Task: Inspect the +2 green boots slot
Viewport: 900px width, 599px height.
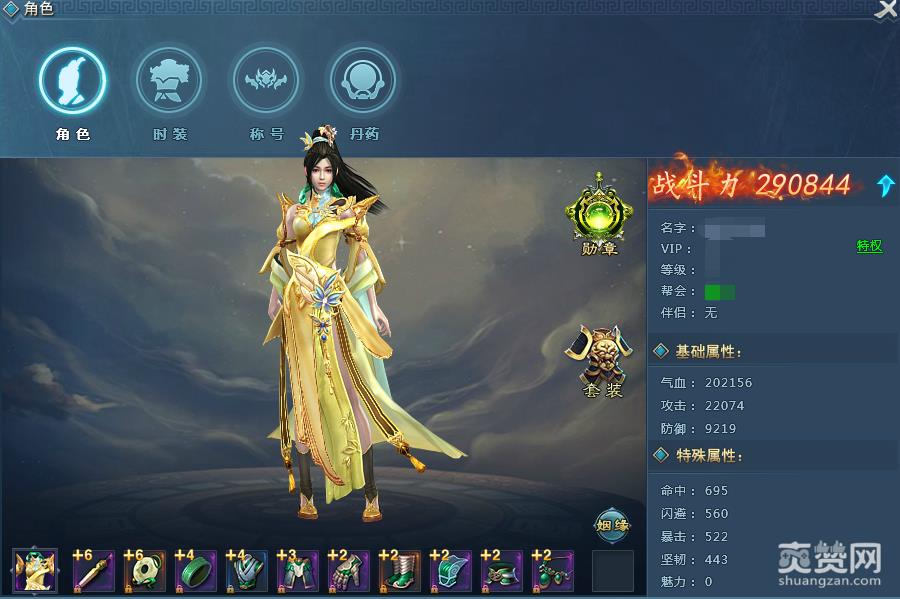Action: pyautogui.click(x=400, y=571)
